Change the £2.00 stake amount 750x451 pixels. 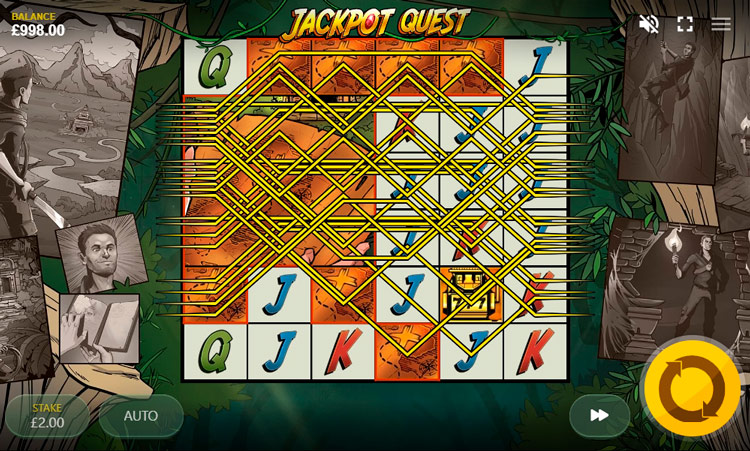pos(47,416)
